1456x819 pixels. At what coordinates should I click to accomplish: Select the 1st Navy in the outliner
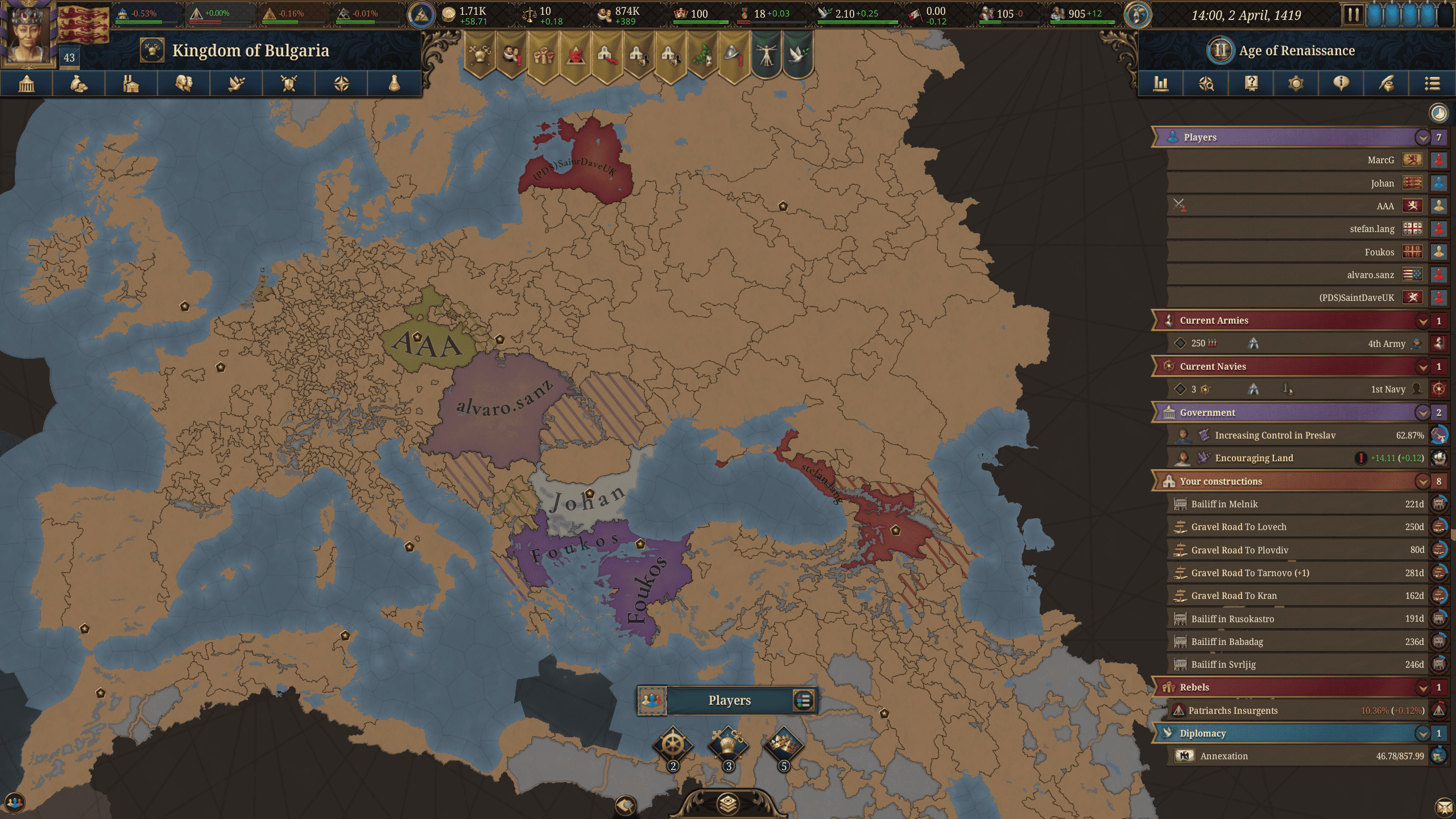pos(1387,390)
